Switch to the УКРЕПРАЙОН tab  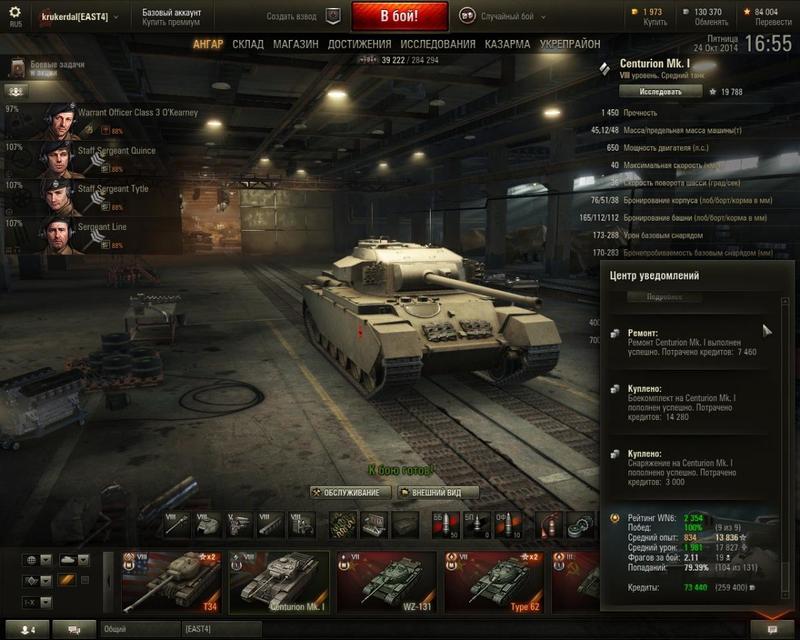pyautogui.click(x=570, y=45)
